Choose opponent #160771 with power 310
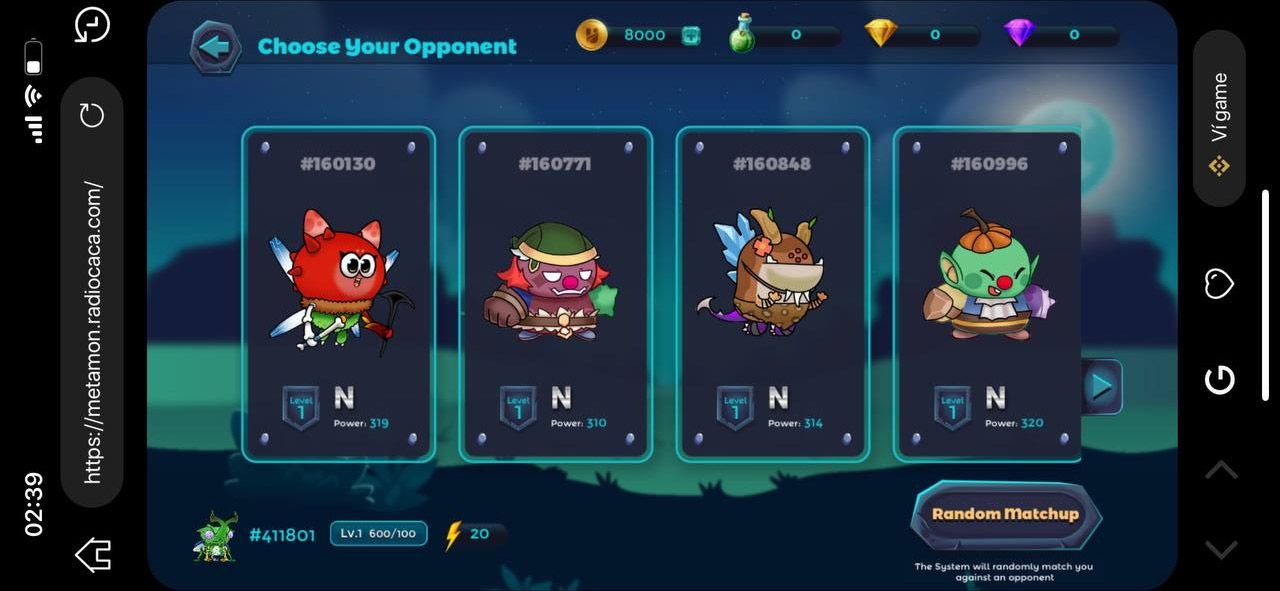 pos(556,294)
